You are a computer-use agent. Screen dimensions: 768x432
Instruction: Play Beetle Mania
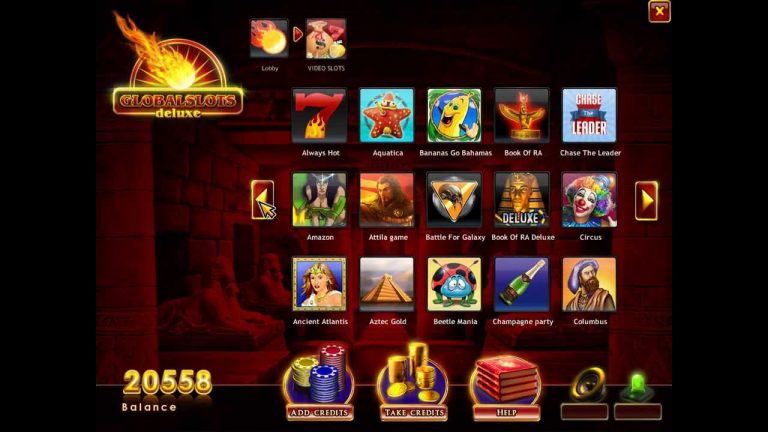tap(454, 284)
